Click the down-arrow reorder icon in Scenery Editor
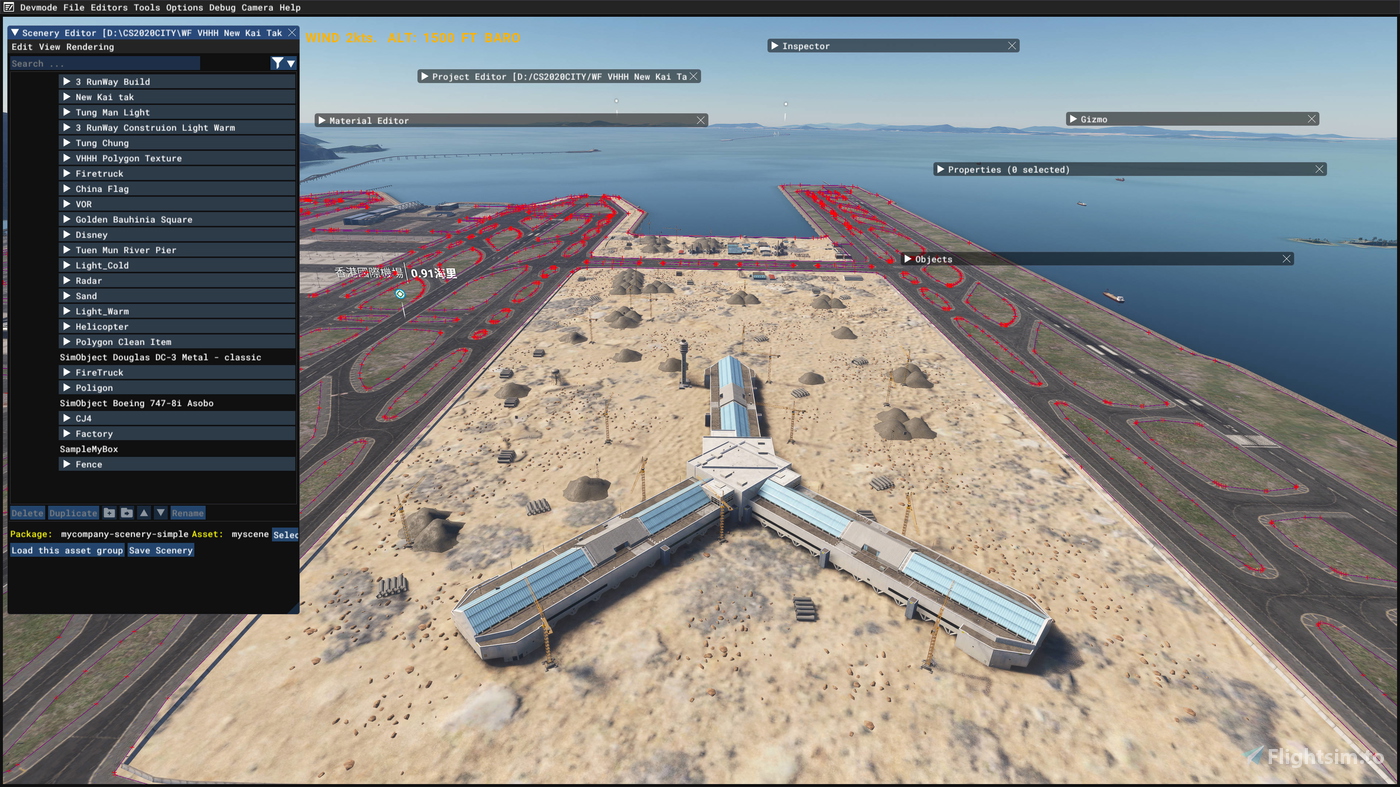The height and width of the screenshot is (787, 1400). pyautogui.click(x=160, y=512)
